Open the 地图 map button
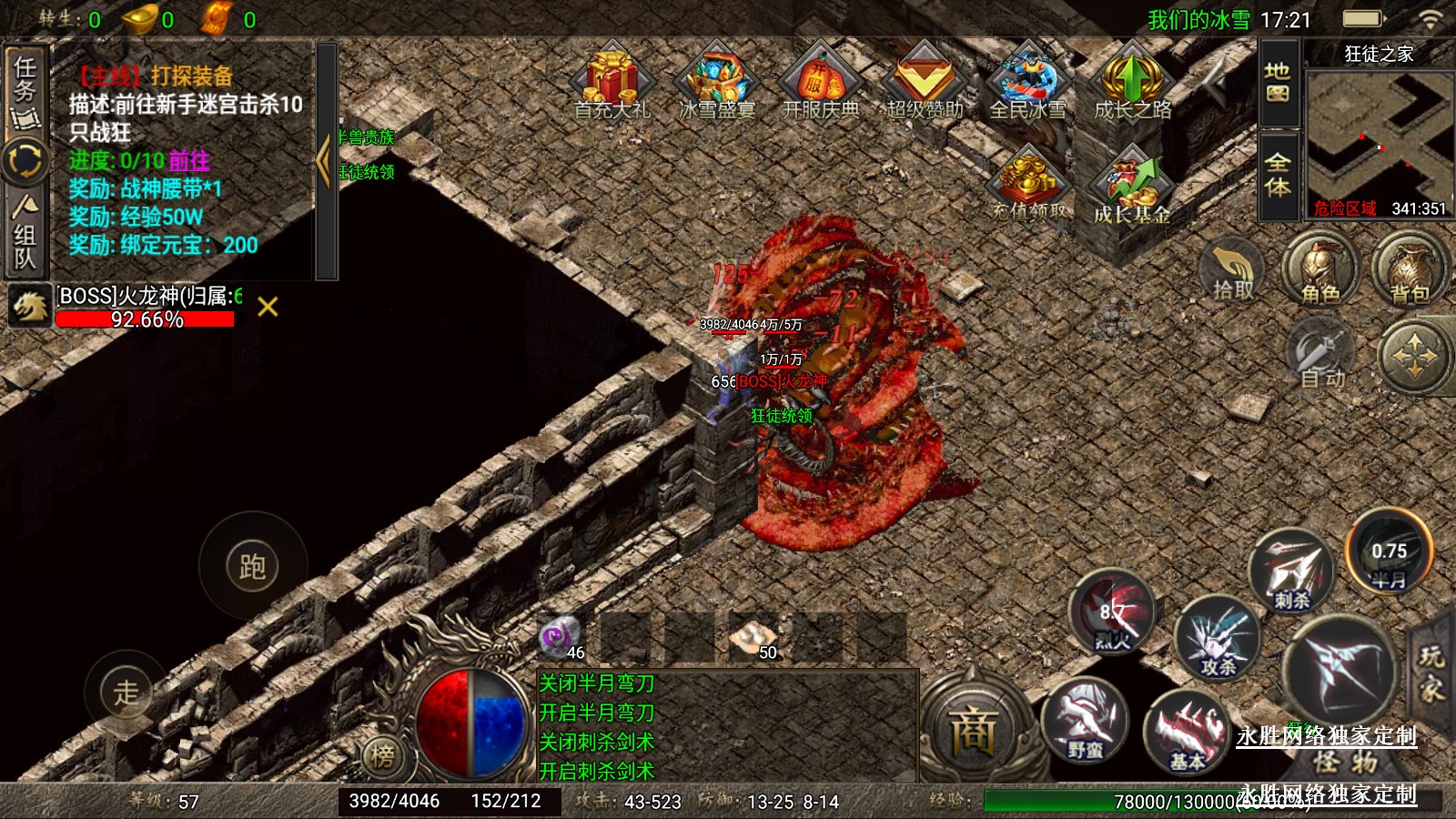The image size is (1456, 819). 1278,83
